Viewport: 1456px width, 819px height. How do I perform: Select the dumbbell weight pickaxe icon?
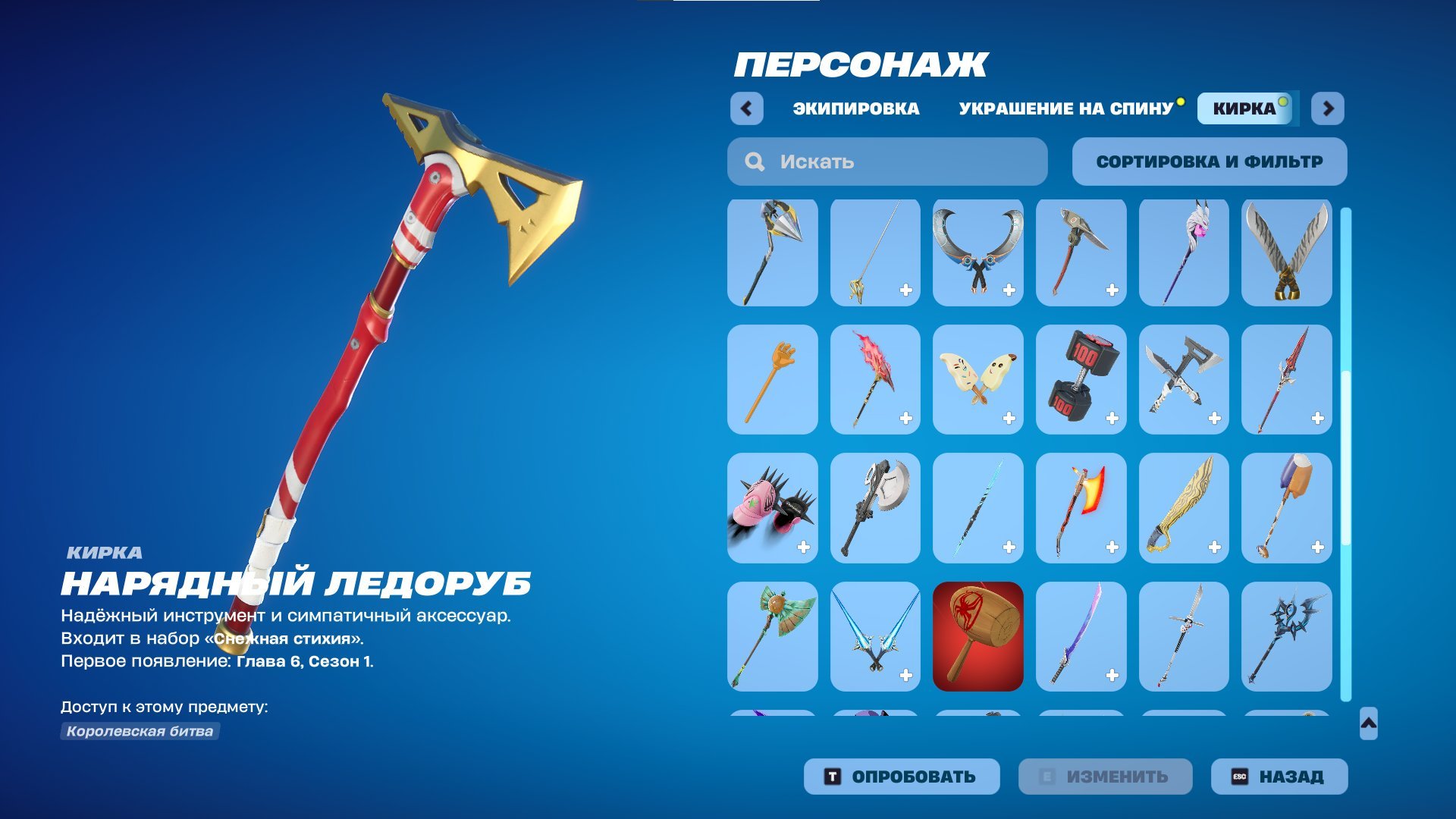pyautogui.click(x=1081, y=380)
